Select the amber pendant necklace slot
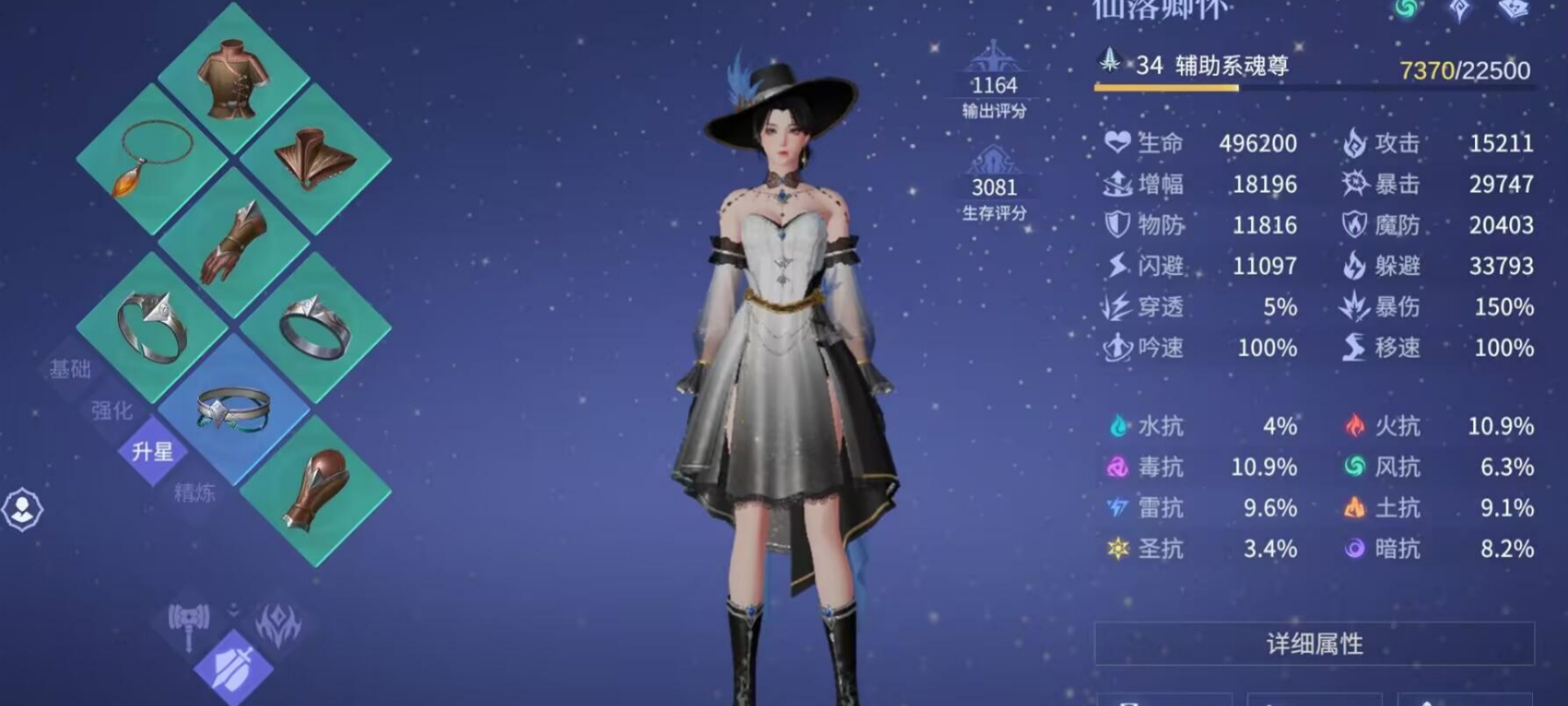Viewport: 1568px width, 706px height. click(152, 159)
